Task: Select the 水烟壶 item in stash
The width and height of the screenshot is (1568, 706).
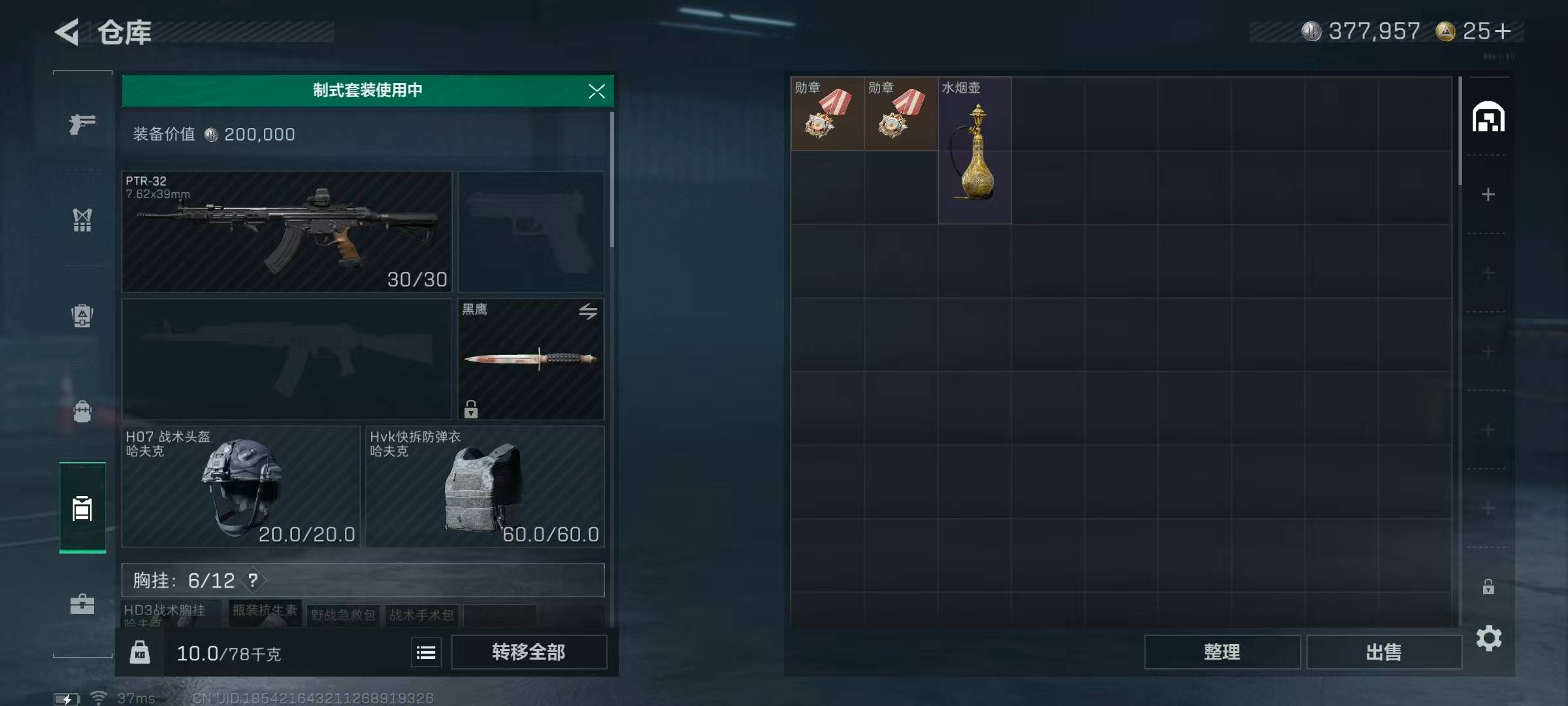Action: [975, 151]
